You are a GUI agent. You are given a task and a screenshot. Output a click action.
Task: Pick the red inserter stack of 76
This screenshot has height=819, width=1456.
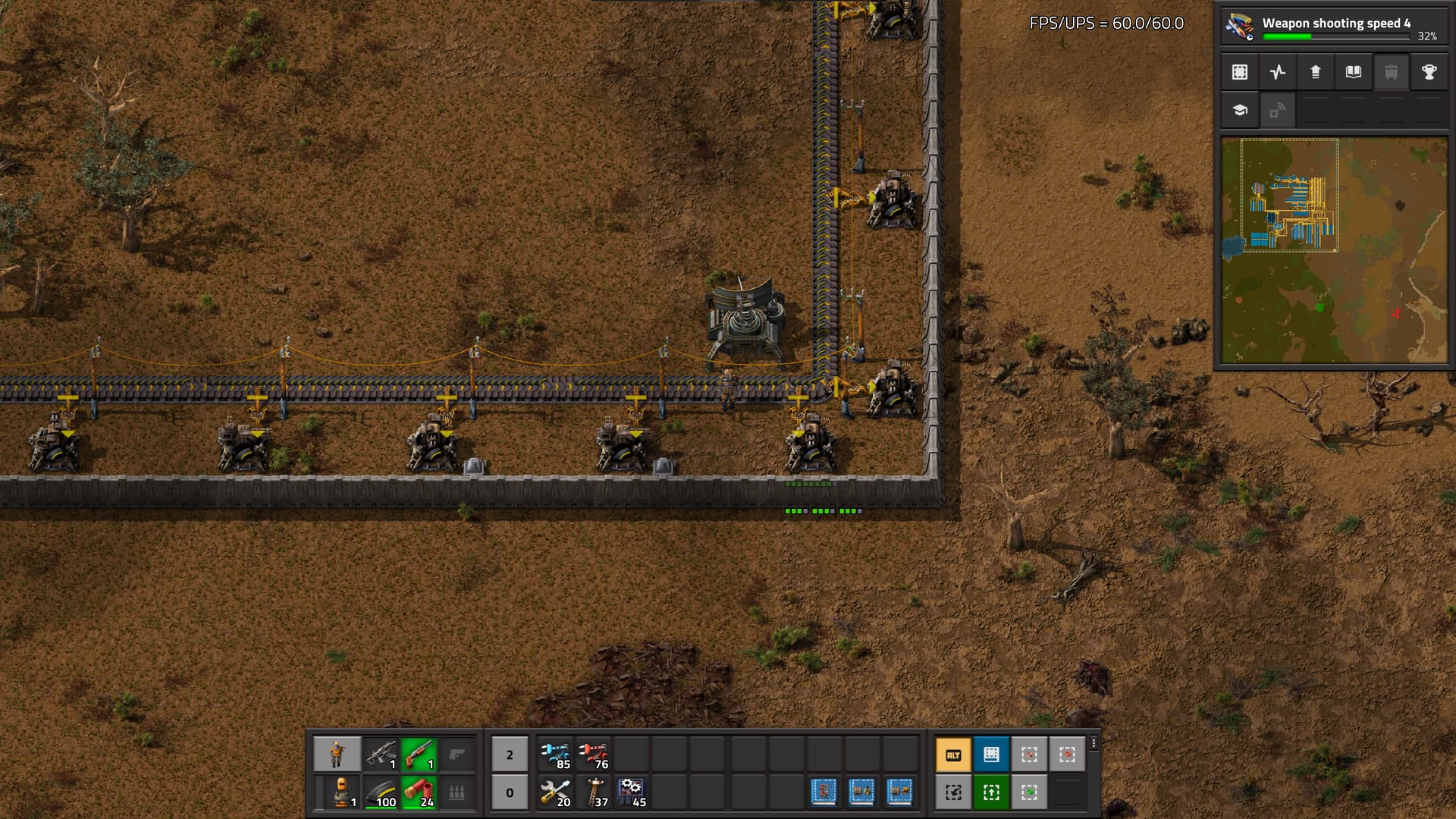(594, 755)
